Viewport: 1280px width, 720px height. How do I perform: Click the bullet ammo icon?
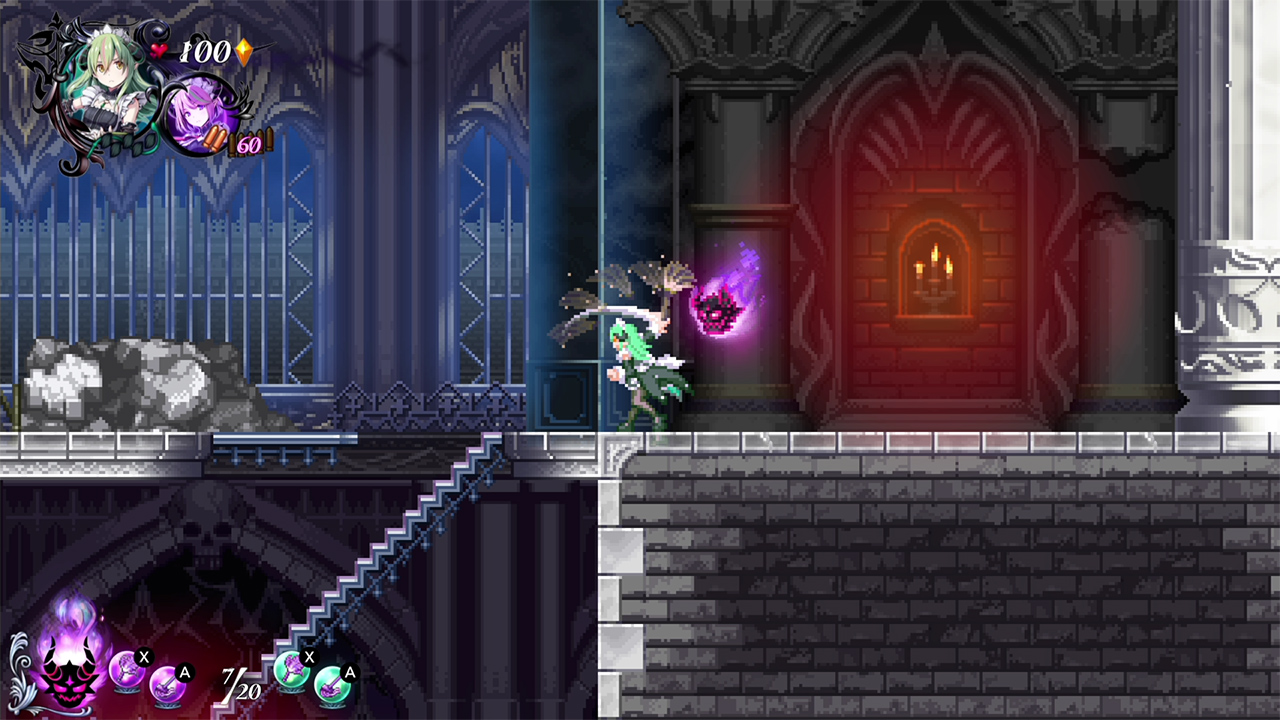coord(214,138)
